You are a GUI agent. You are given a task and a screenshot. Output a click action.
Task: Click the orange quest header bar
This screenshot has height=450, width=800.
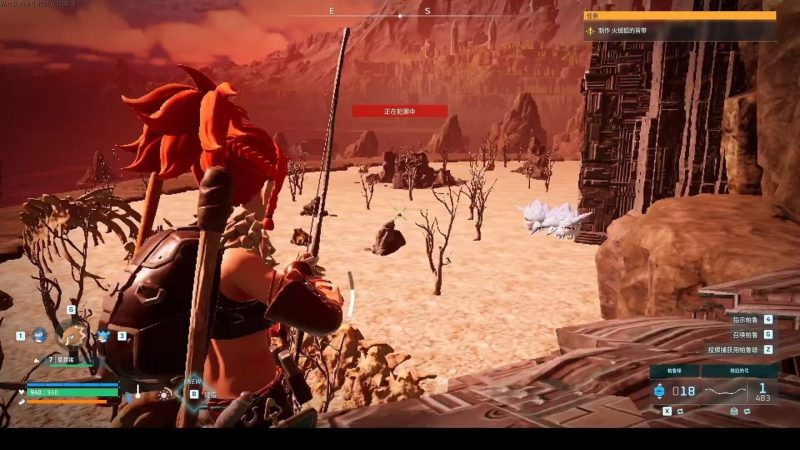click(680, 15)
